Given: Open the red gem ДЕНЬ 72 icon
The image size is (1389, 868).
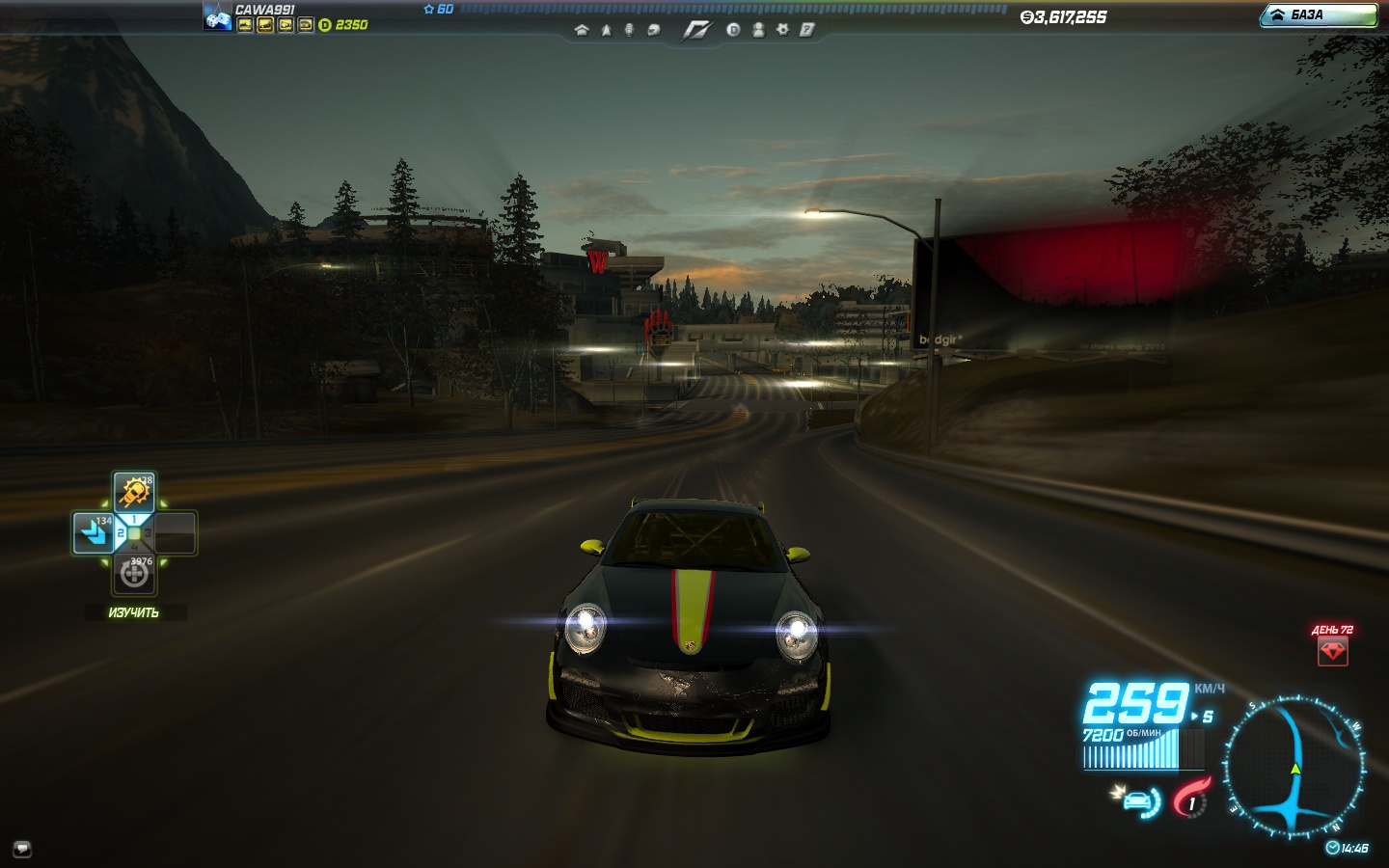Looking at the screenshot, I should pyautogui.click(x=1332, y=651).
